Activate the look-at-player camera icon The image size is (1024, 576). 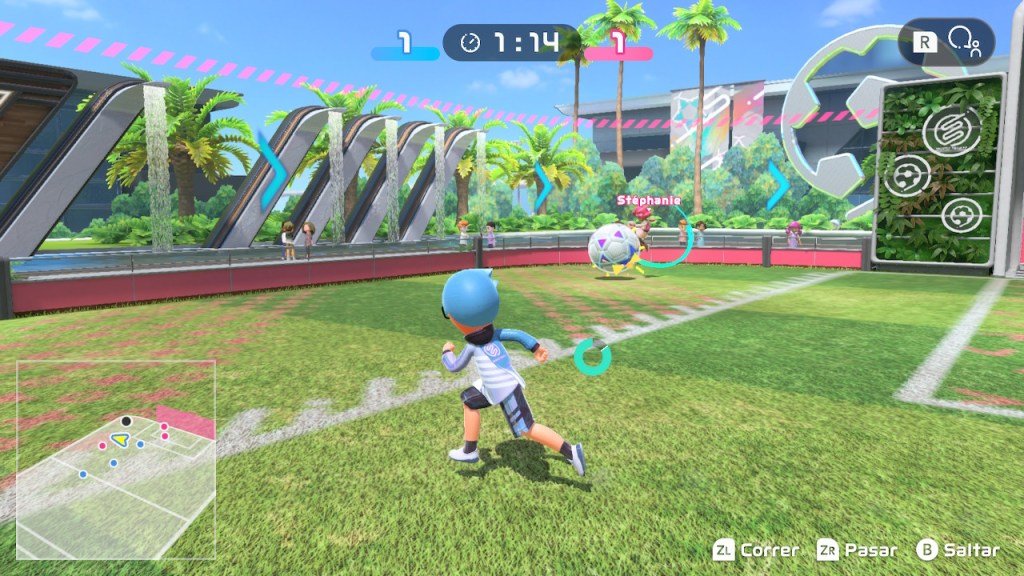coord(966,41)
